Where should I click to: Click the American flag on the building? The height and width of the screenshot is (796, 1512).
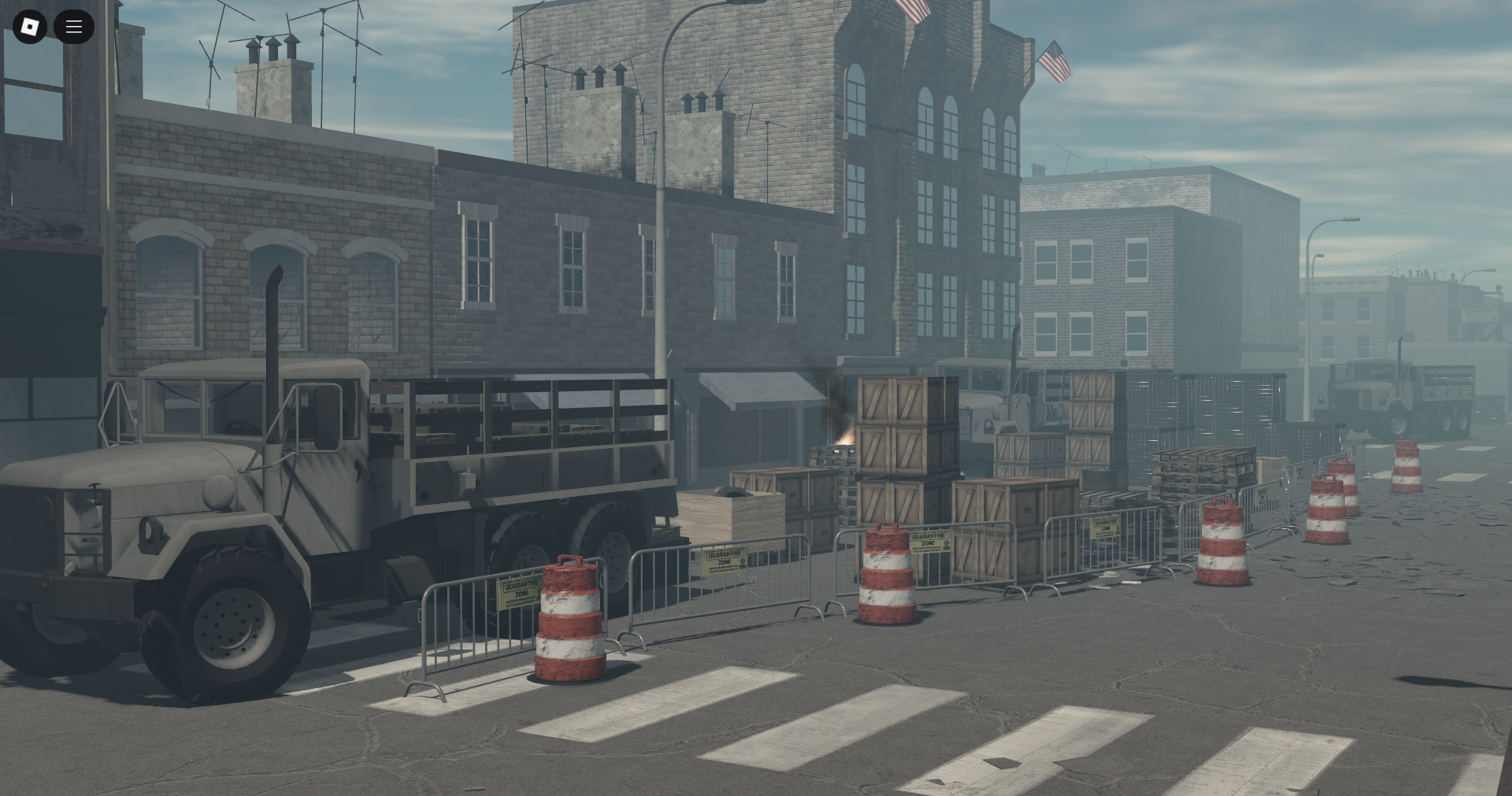1055,59
